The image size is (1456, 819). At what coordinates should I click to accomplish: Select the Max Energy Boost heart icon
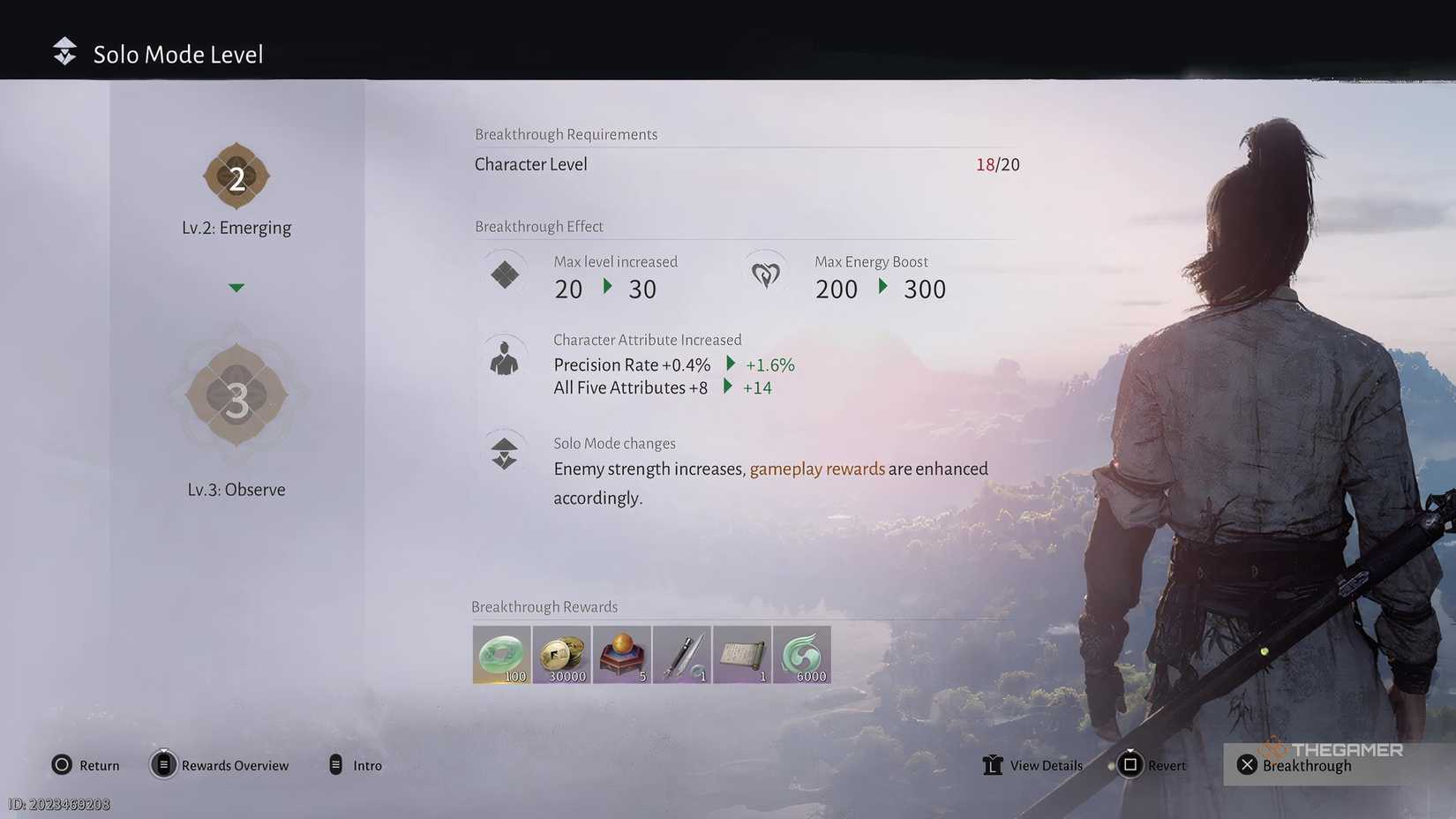coord(766,274)
